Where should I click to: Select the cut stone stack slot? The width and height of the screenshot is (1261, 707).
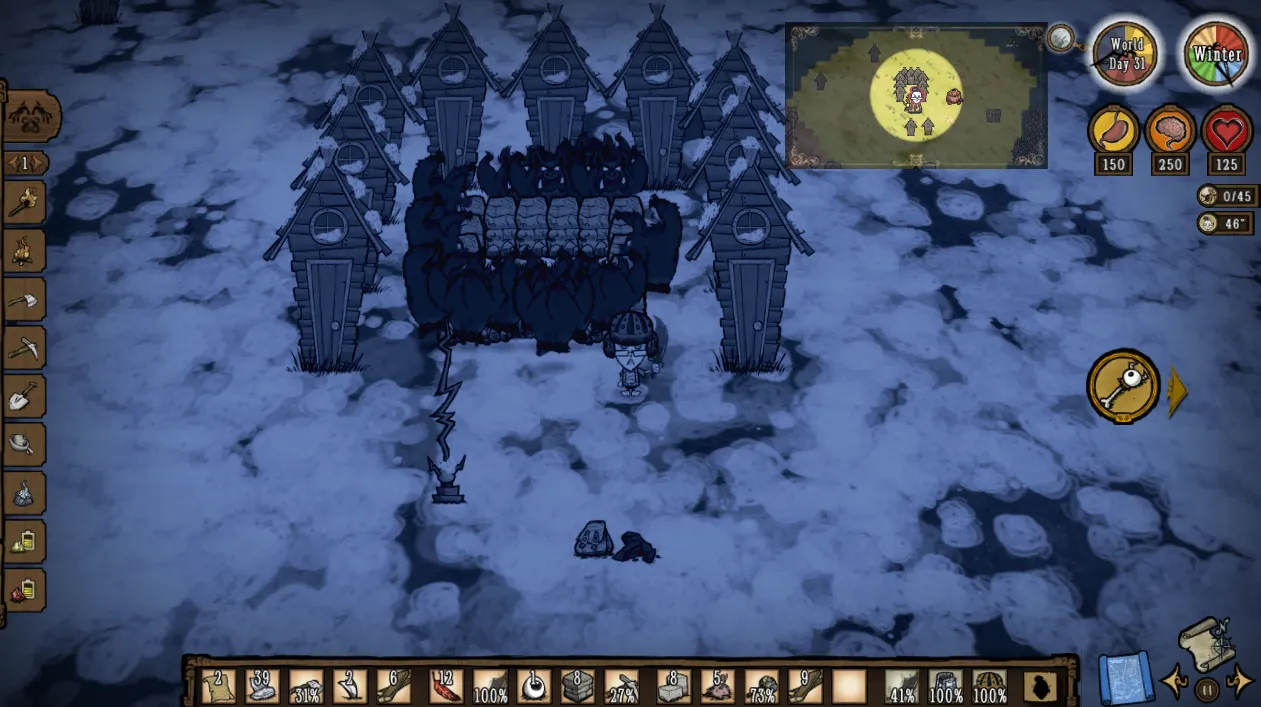(576, 686)
